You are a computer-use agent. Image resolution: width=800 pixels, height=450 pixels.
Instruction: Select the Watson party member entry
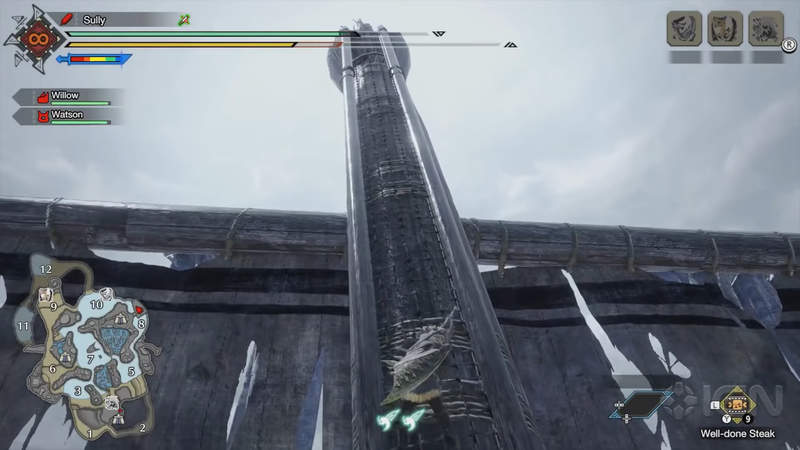[x=68, y=116]
